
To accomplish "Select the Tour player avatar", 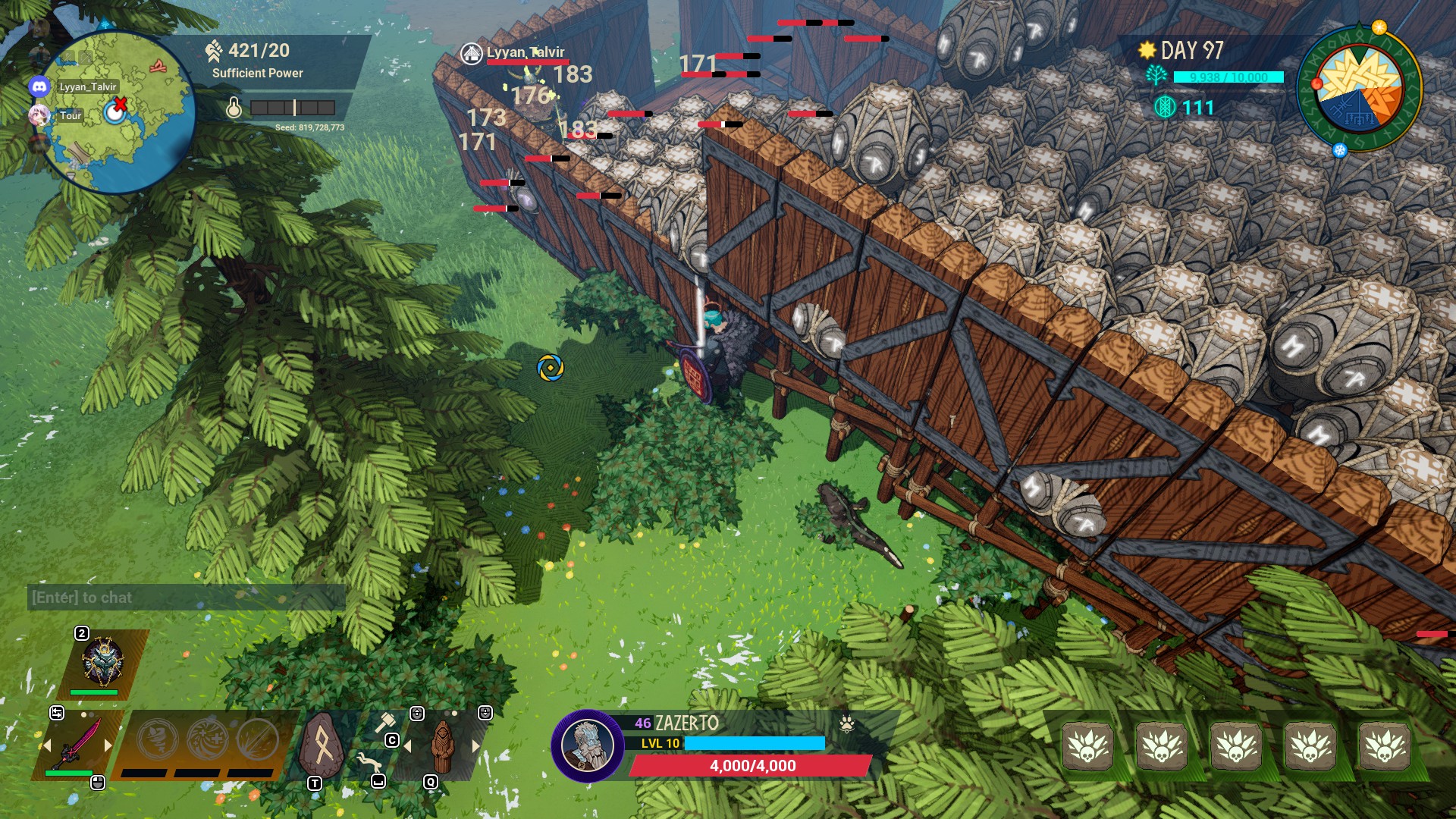I will 39,115.
